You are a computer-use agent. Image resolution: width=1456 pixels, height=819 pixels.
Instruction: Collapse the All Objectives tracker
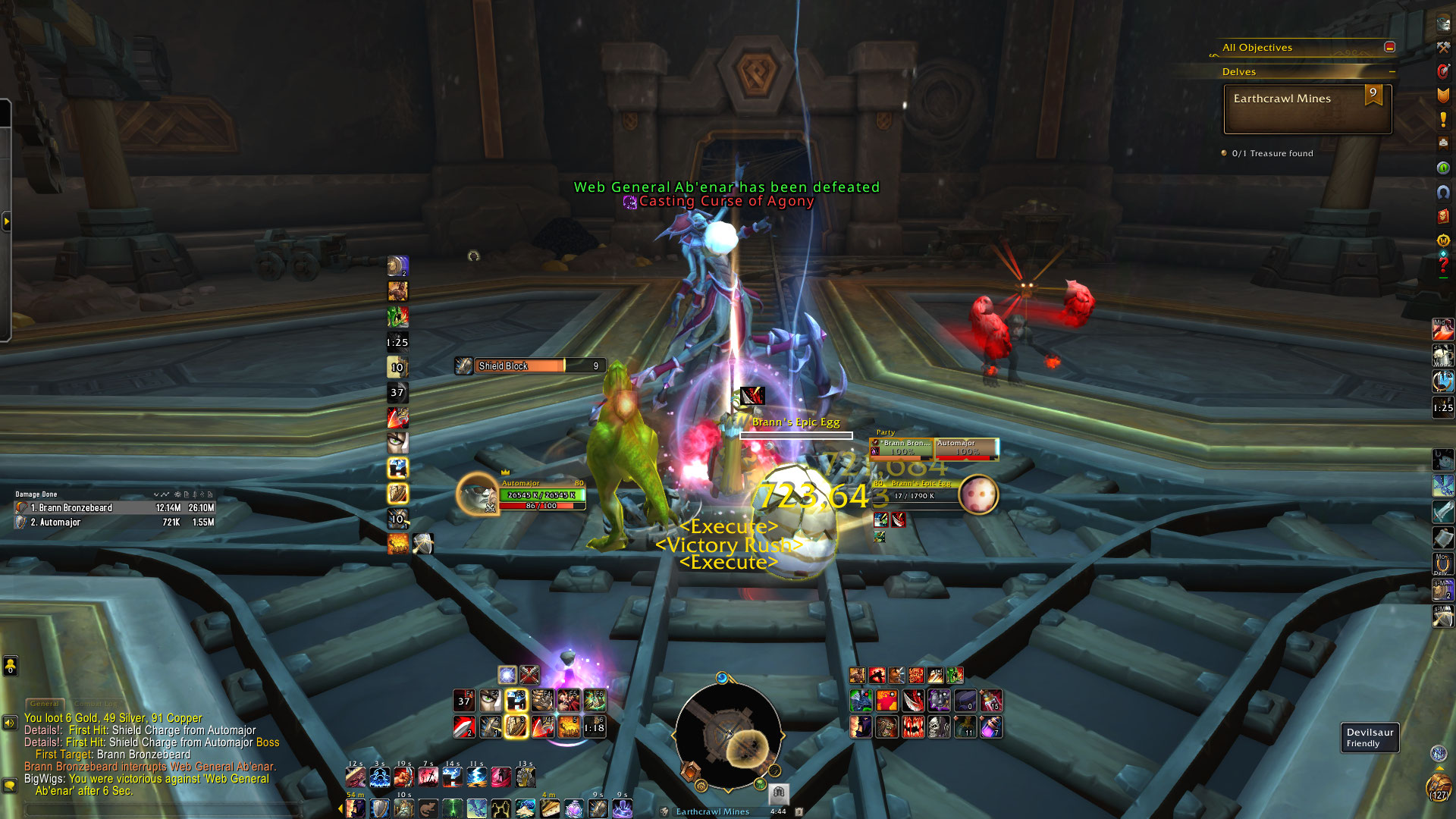click(x=1389, y=47)
